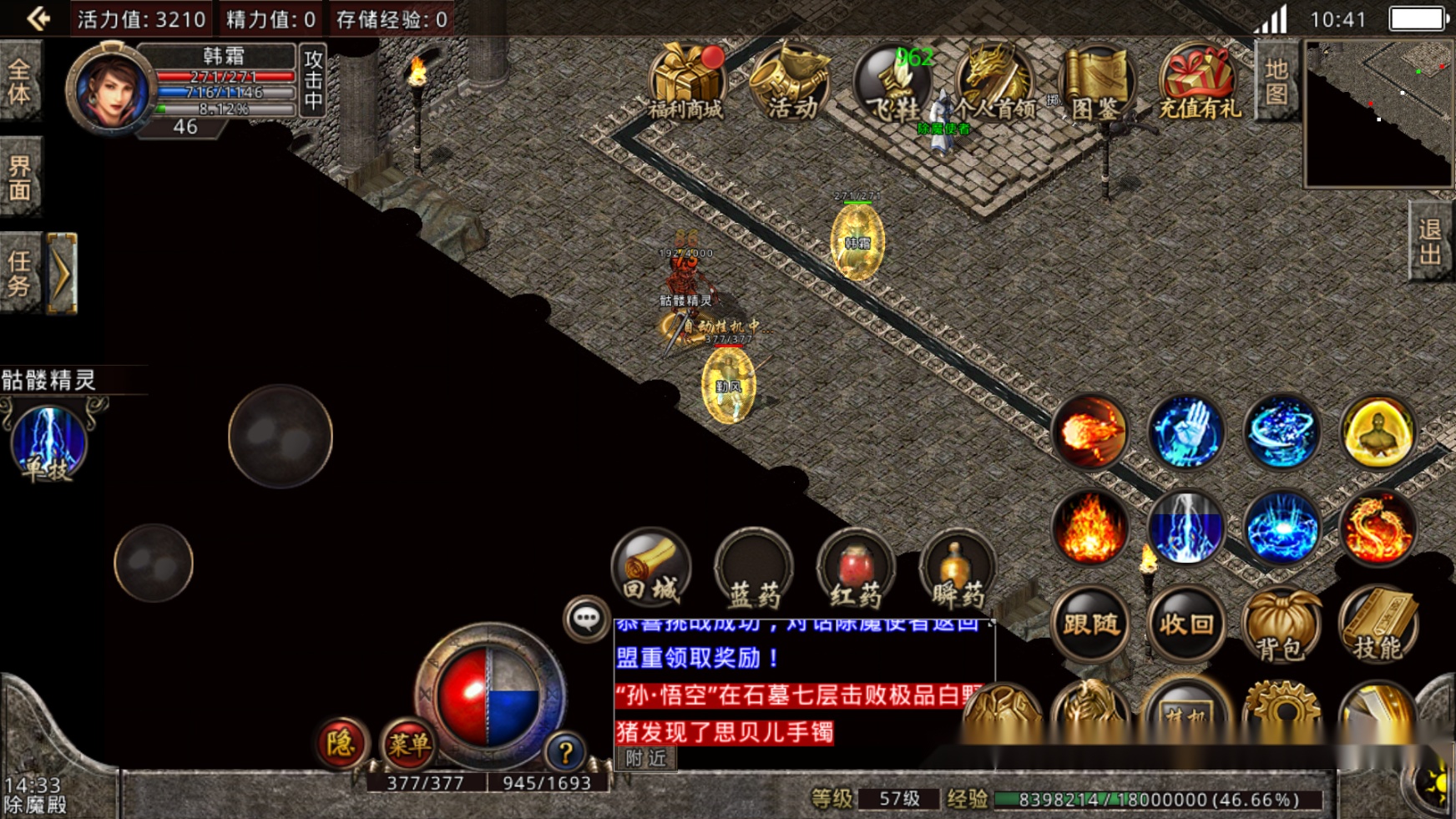The height and width of the screenshot is (819, 1456).
Task: Toggle the 跟随 follow button
Action: [x=1090, y=624]
